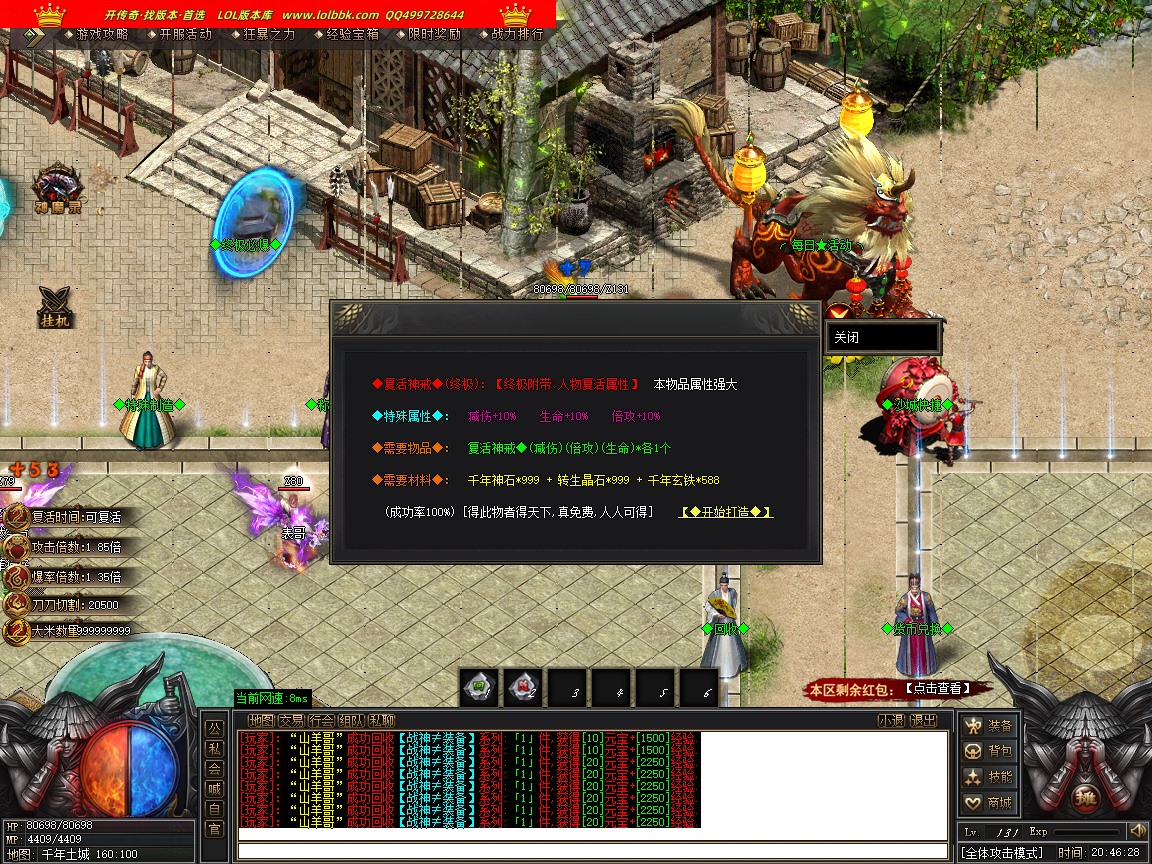The height and width of the screenshot is (864, 1152).
Task: Click the round 摊 stall button
Action: coord(1086,799)
